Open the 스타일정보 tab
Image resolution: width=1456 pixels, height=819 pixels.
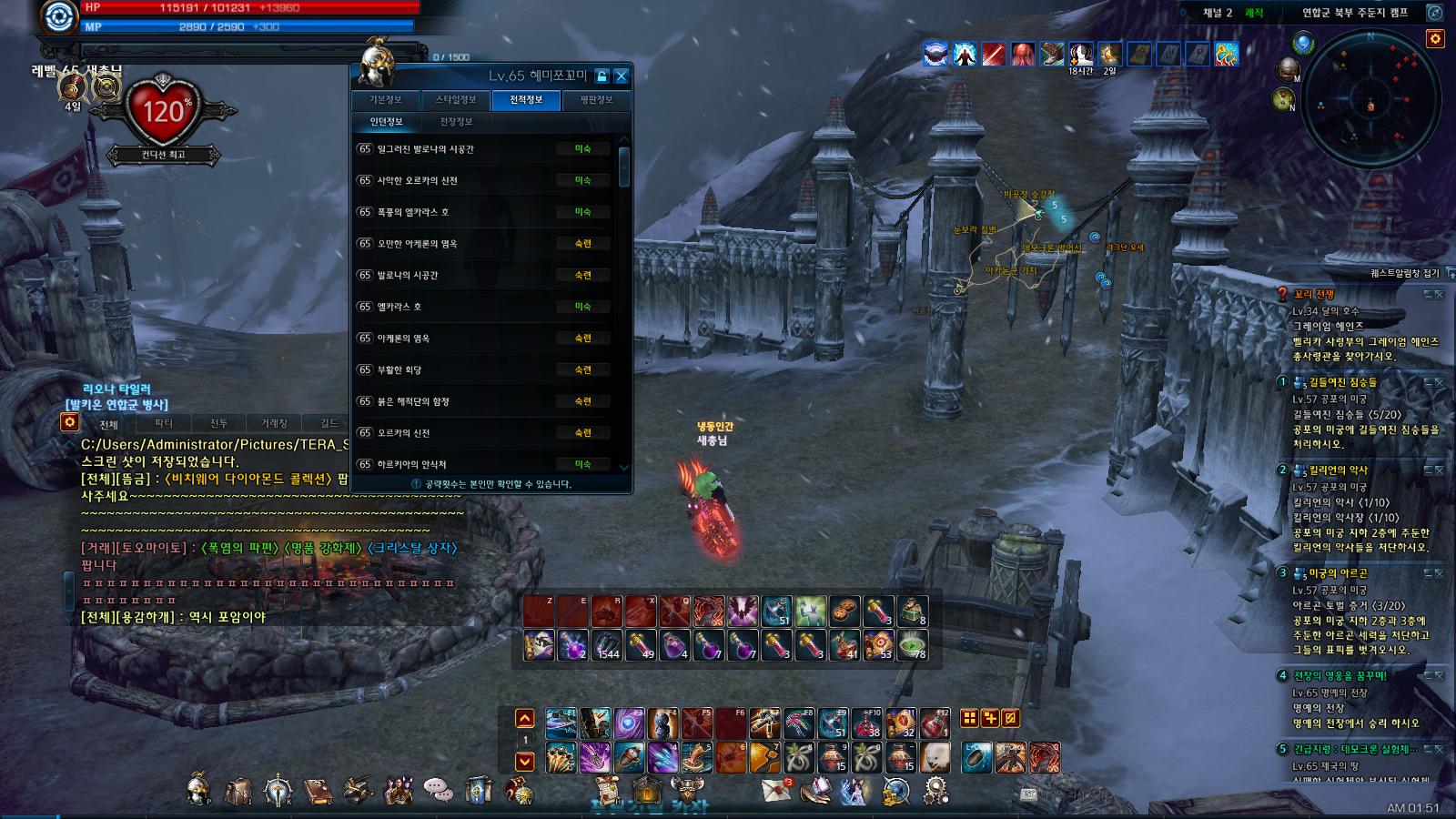click(x=456, y=100)
